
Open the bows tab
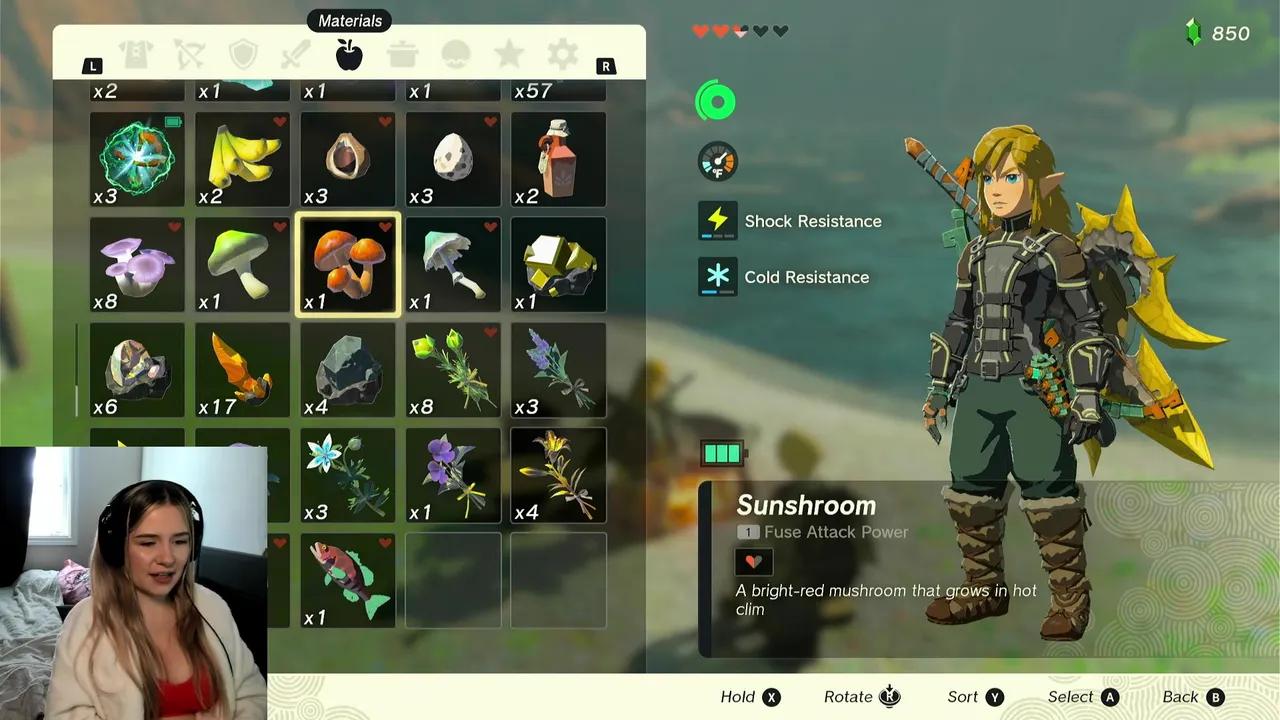(189, 55)
